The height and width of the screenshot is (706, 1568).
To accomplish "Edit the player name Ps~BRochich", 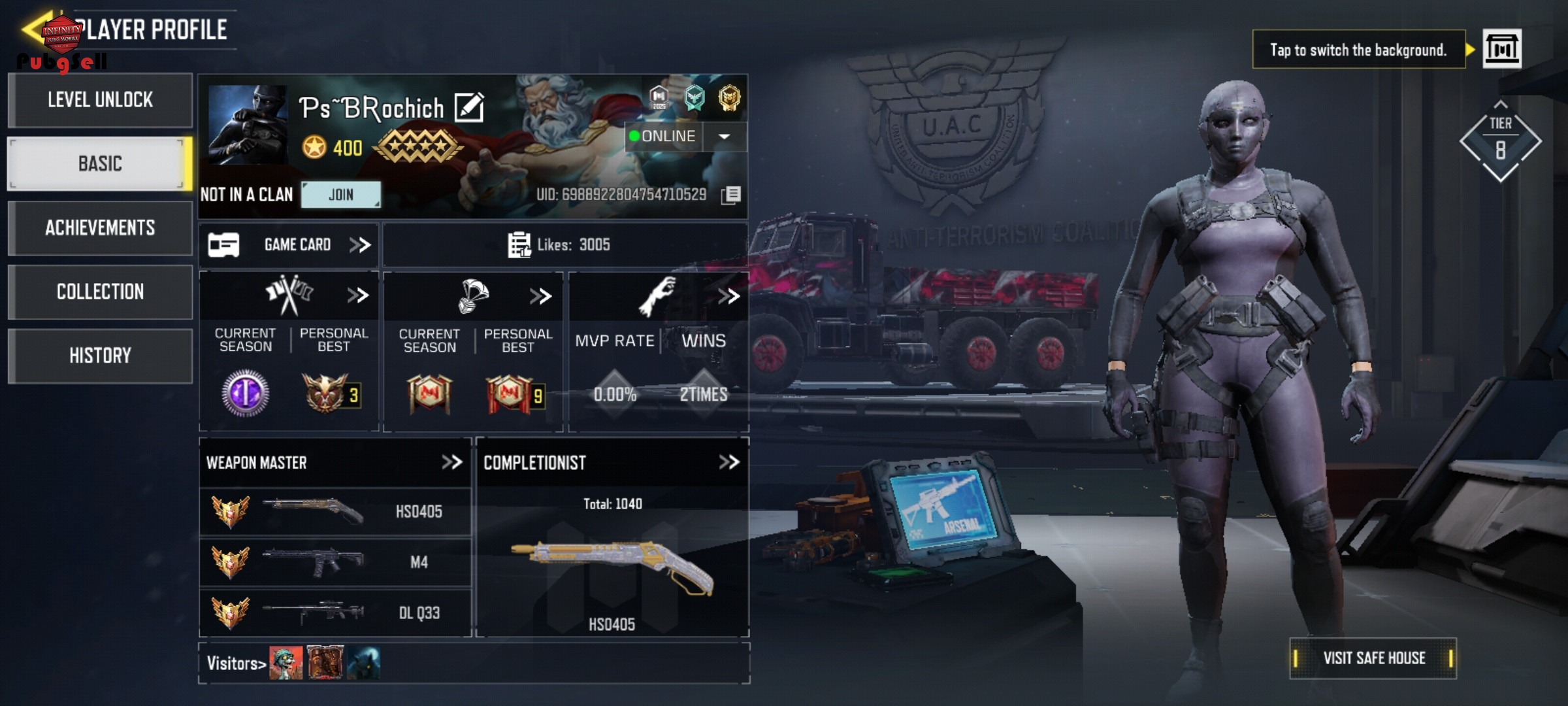I will click(469, 108).
